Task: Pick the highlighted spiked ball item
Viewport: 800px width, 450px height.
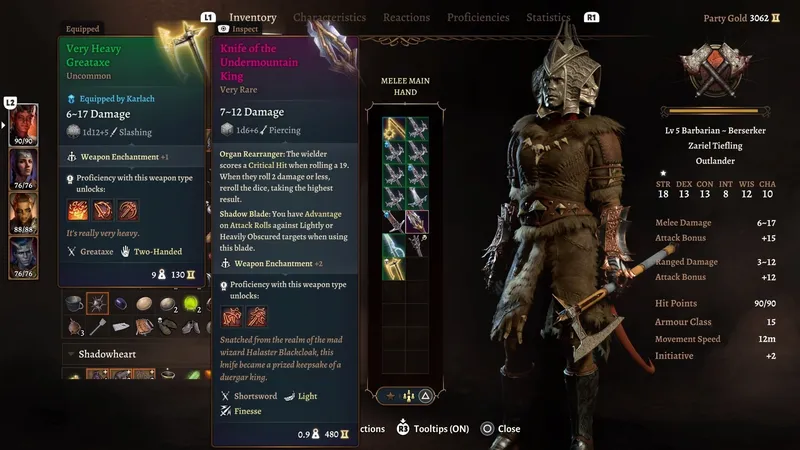Action: (98, 302)
